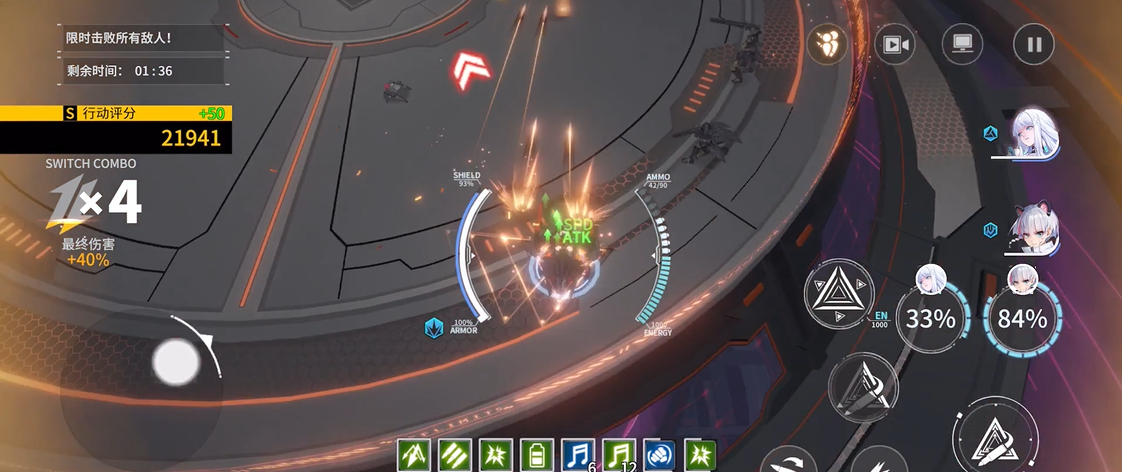The height and width of the screenshot is (472, 1122).
Task: Switch to the character at 33%
Action: (x=931, y=318)
